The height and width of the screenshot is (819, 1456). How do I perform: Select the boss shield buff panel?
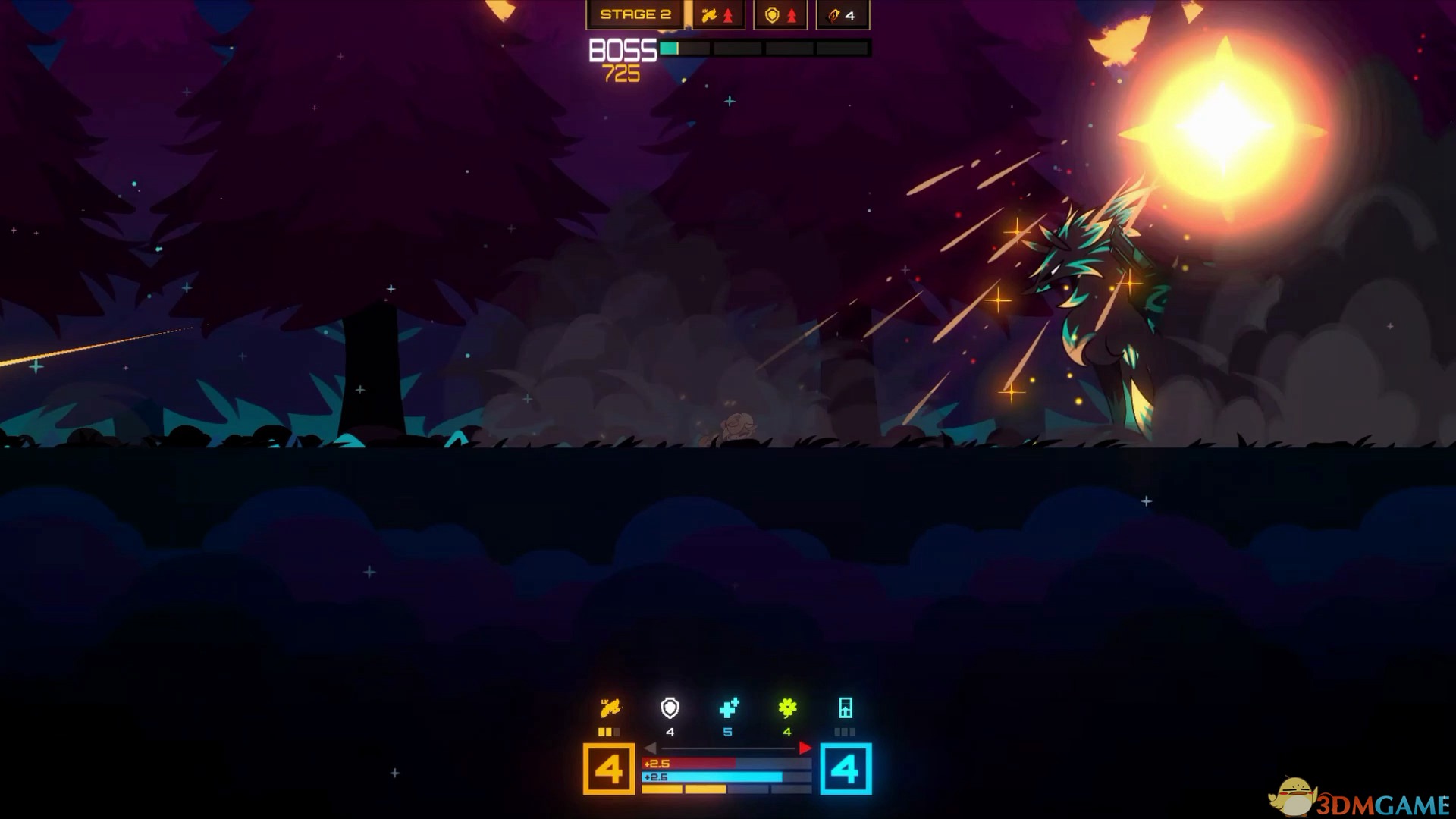click(780, 15)
